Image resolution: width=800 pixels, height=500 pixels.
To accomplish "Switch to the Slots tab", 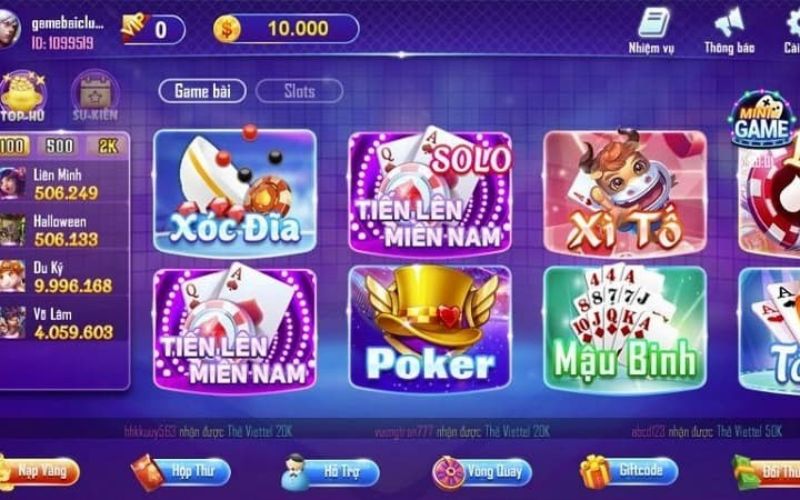I will 299,91.
